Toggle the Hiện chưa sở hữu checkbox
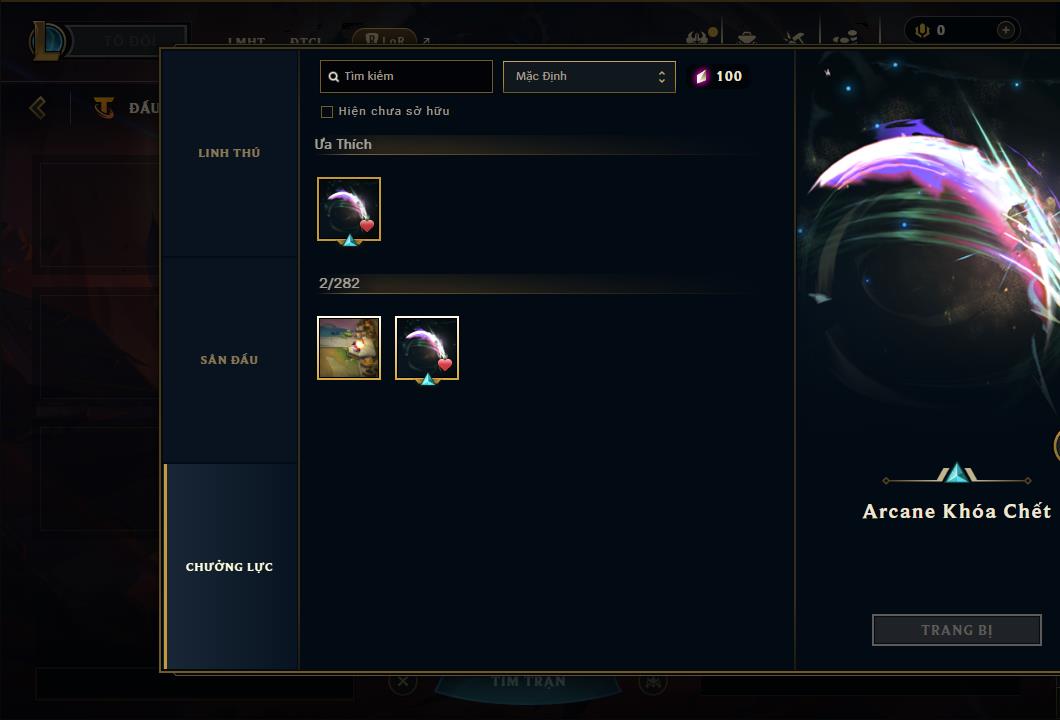Viewport: 1060px width, 720px height. (327, 112)
